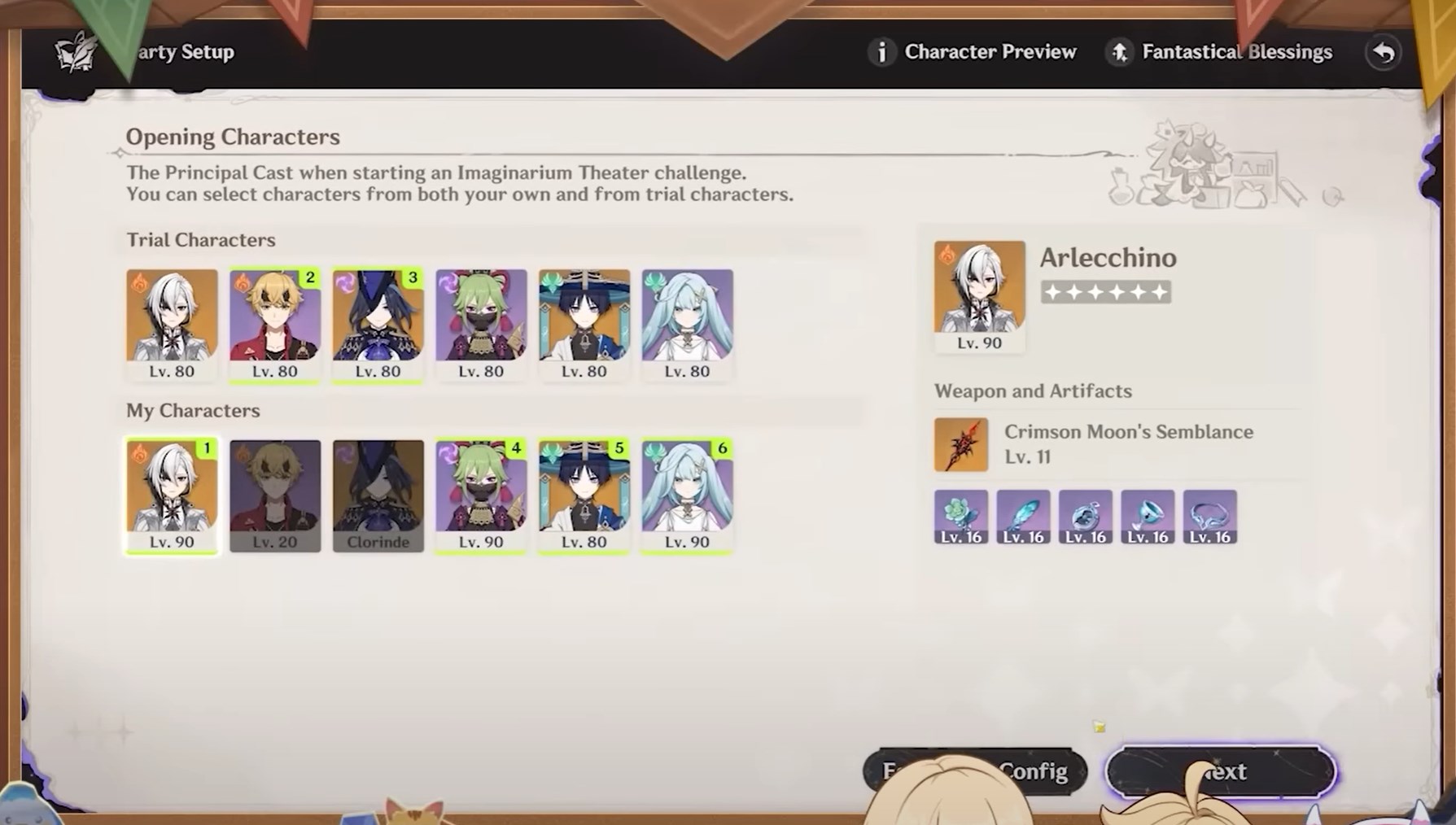
Task: Check the Circlet of Logos artifact icon
Action: point(1210,516)
